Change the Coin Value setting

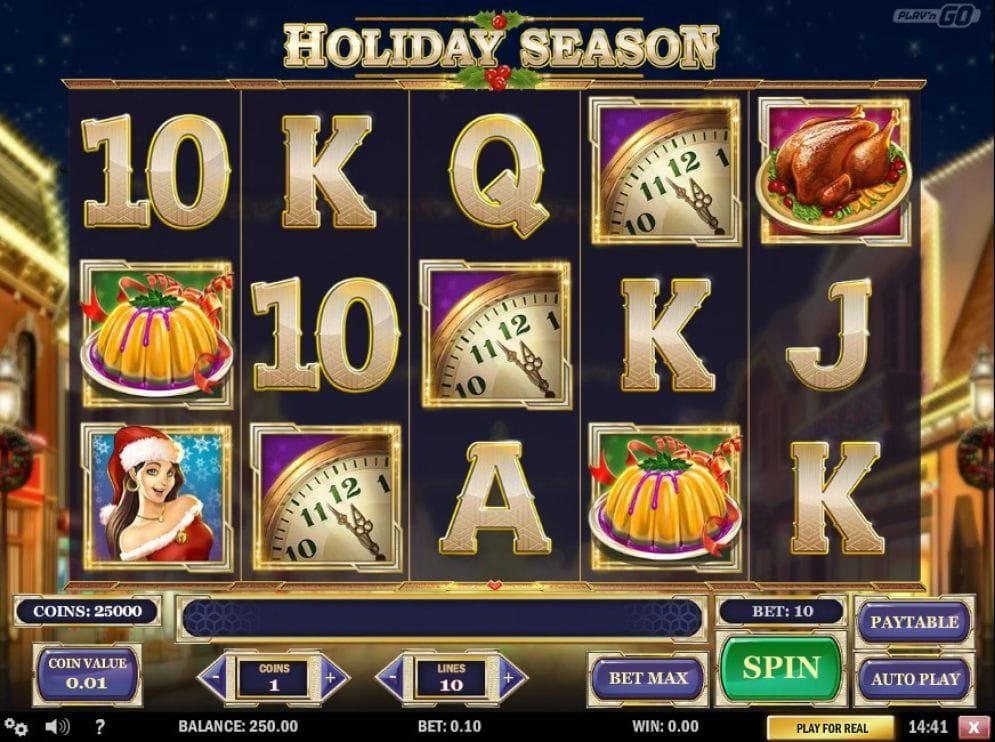tap(87, 675)
